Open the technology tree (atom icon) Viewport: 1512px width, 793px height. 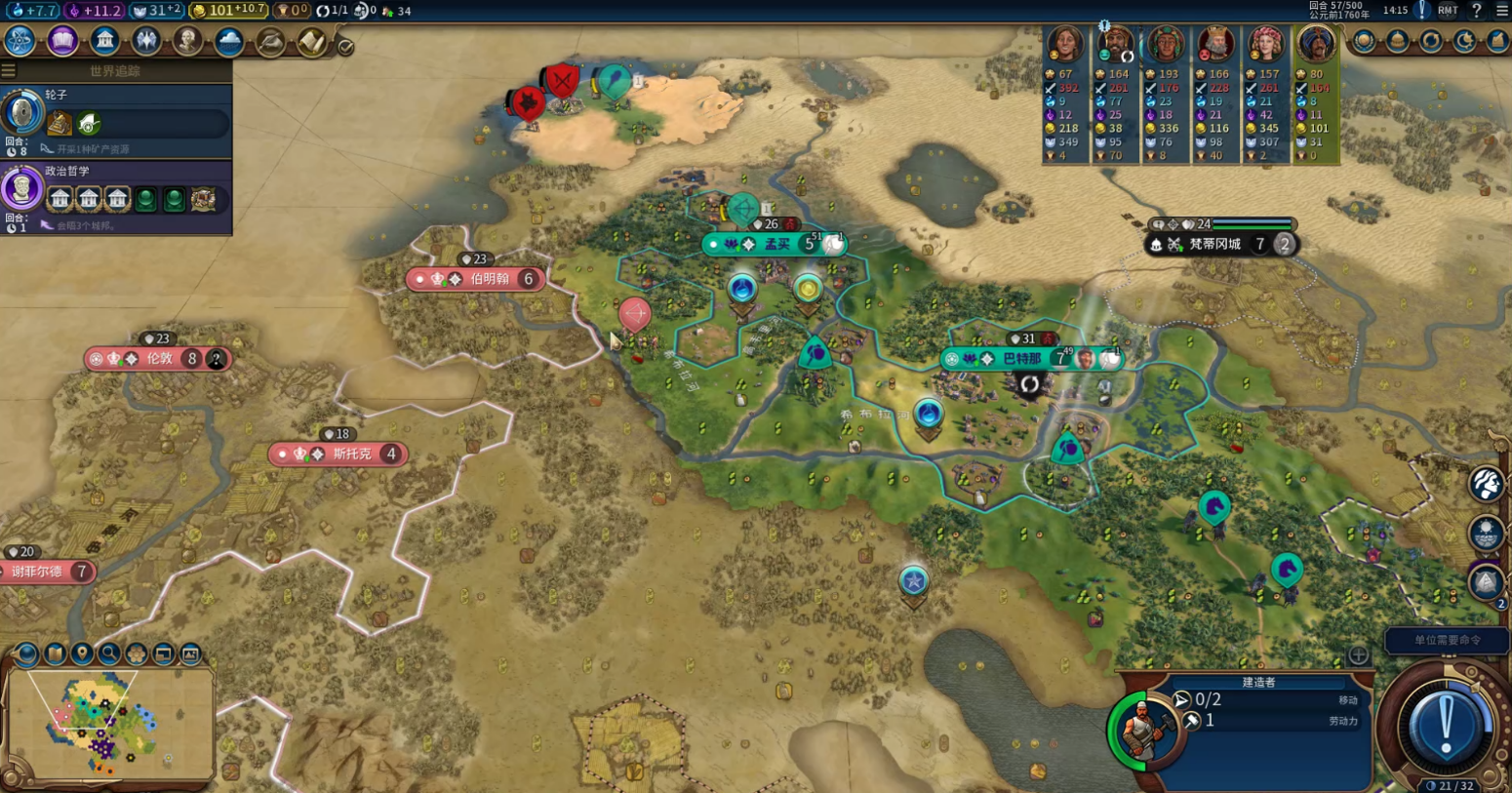click(20, 41)
